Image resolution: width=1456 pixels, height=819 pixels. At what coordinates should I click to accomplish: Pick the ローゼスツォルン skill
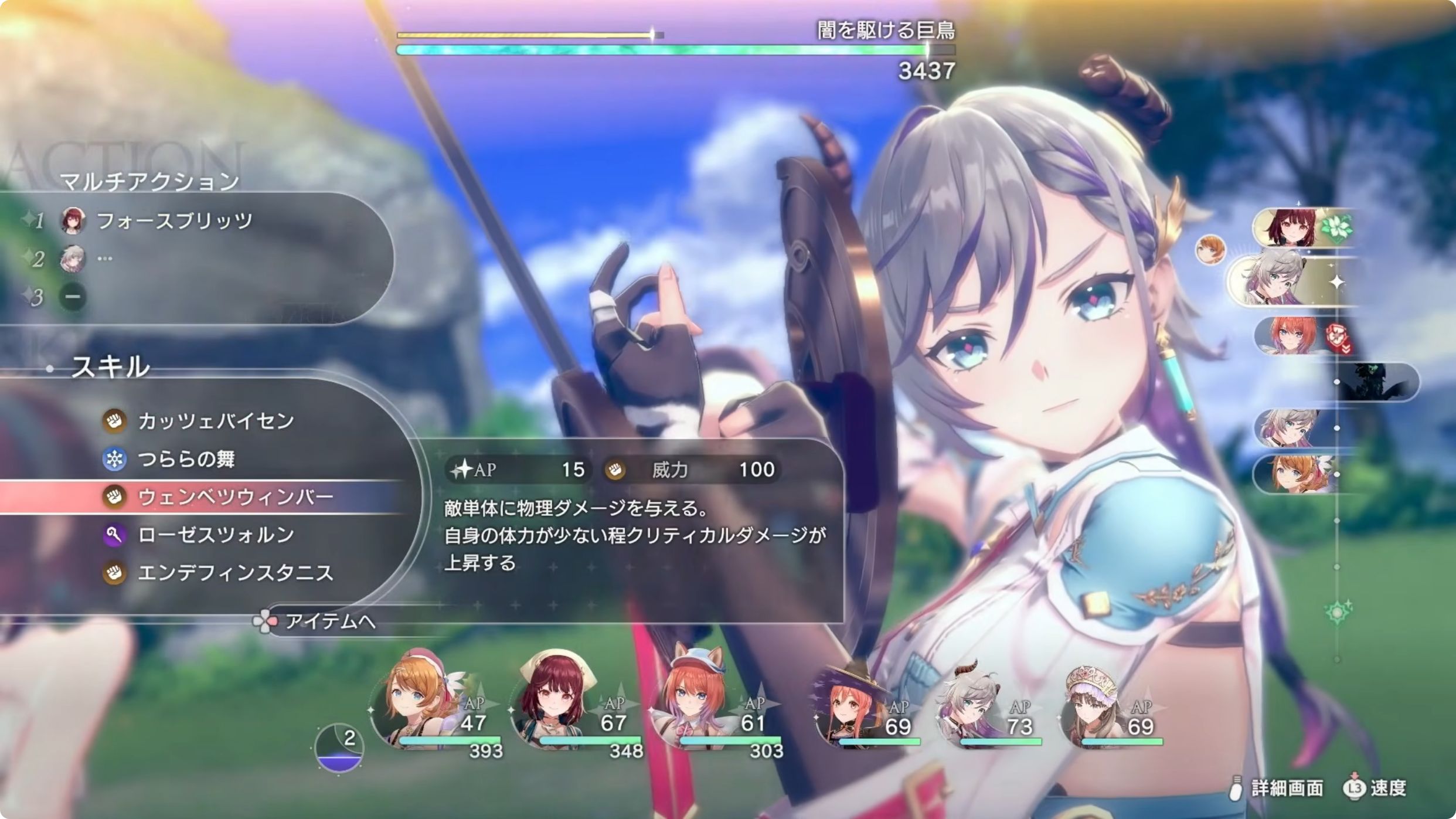(x=216, y=535)
